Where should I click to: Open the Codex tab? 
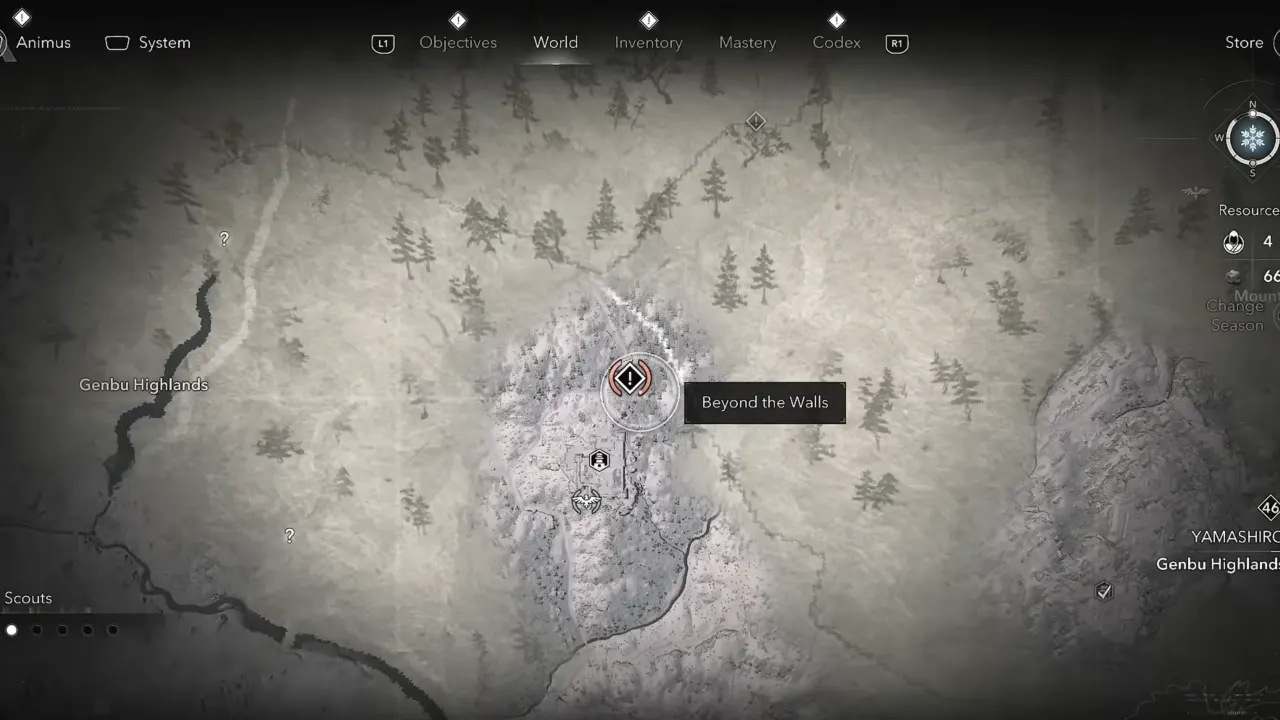[x=836, y=42]
